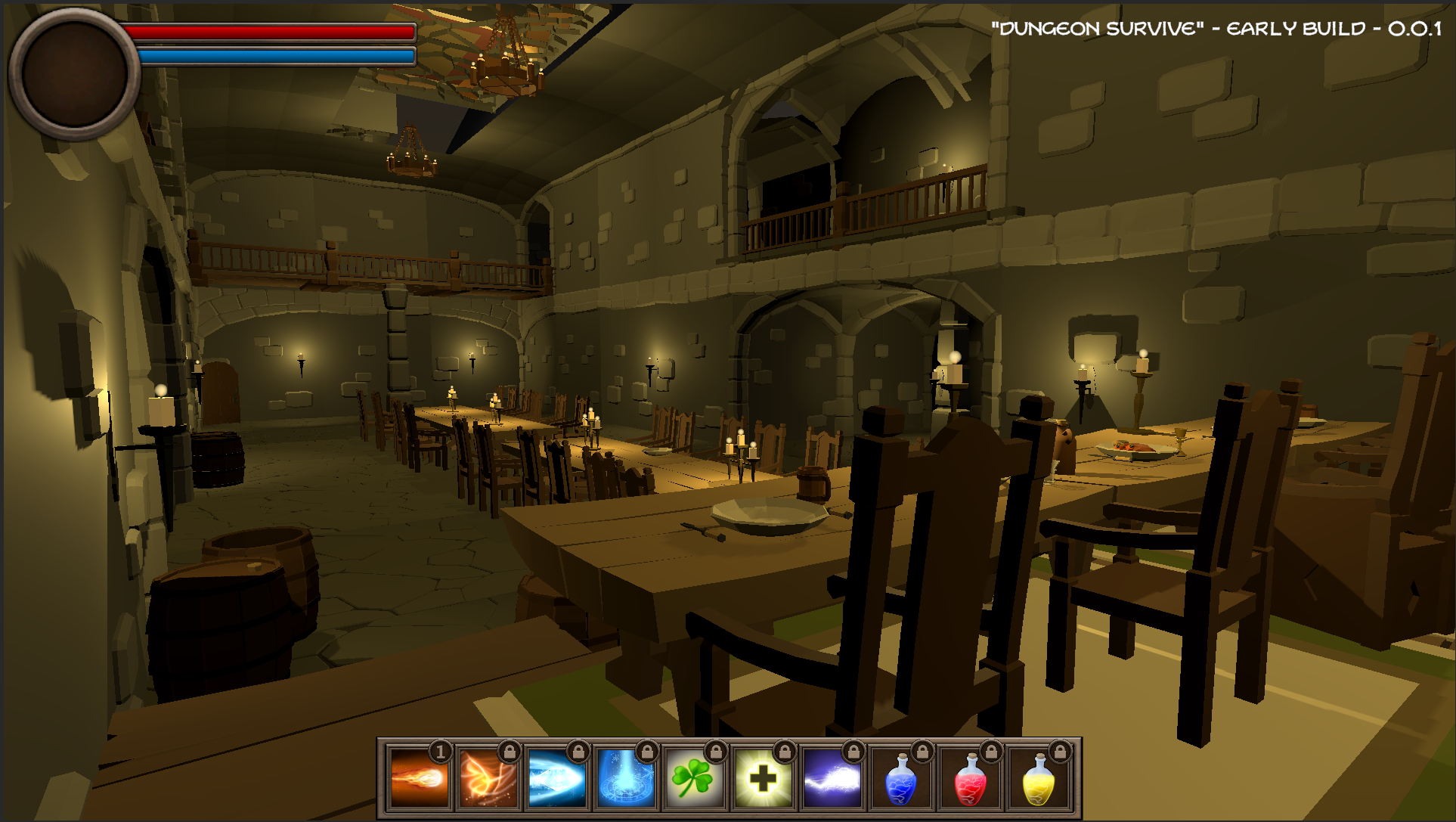Click the charge counter badge on the Fireball slot
Image resolution: width=1456 pixels, height=822 pixels.
(441, 755)
